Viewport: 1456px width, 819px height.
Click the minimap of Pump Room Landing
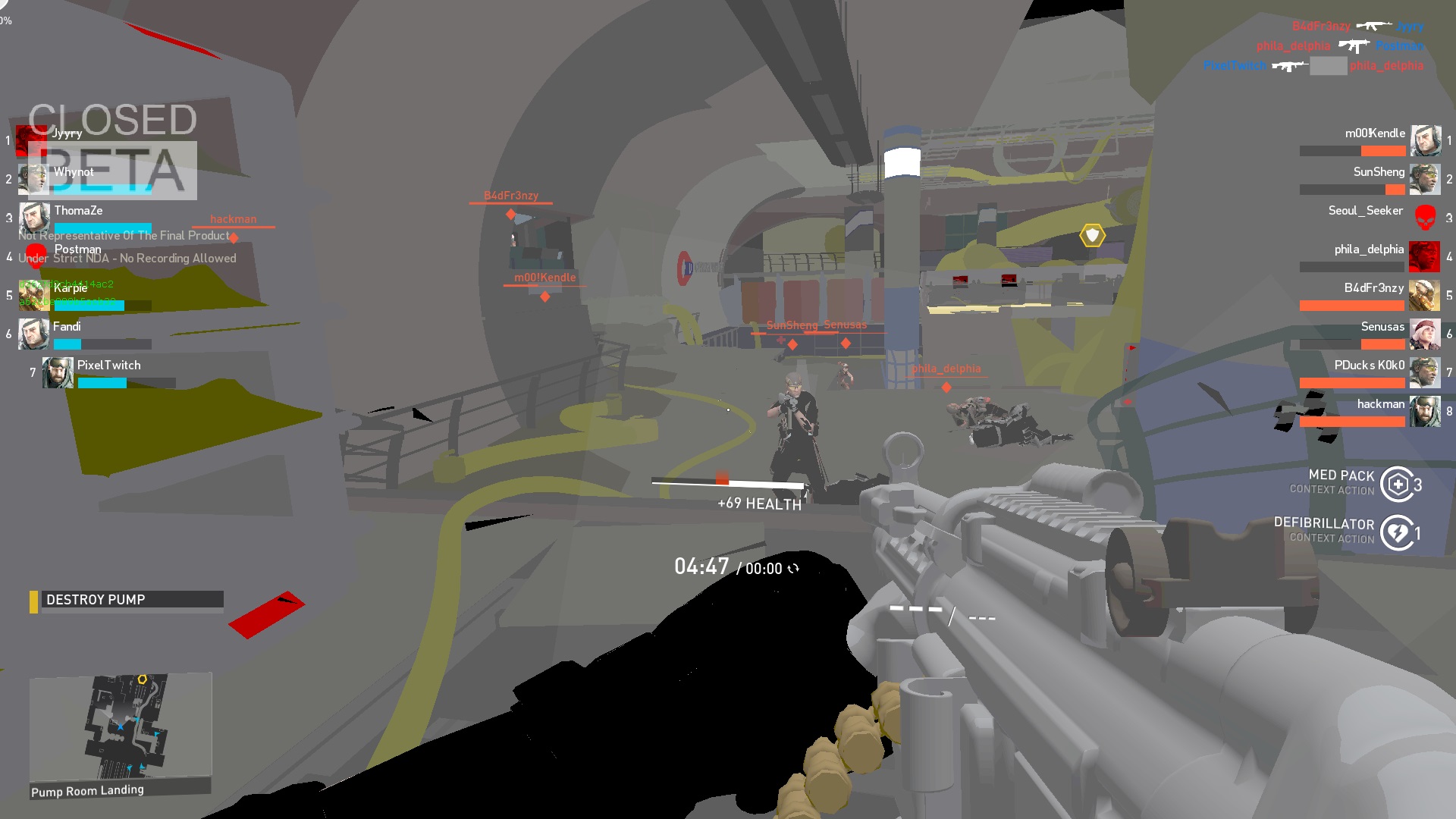coord(120,726)
